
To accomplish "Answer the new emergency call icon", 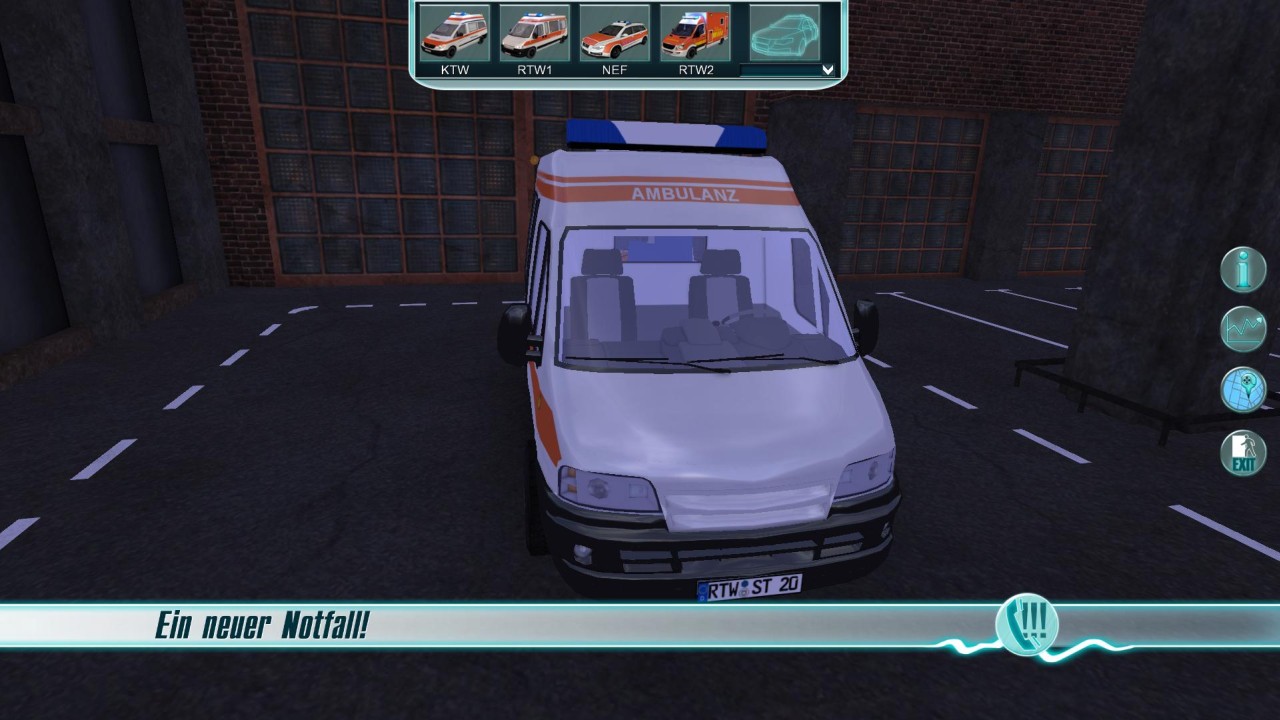I will tap(1027, 627).
